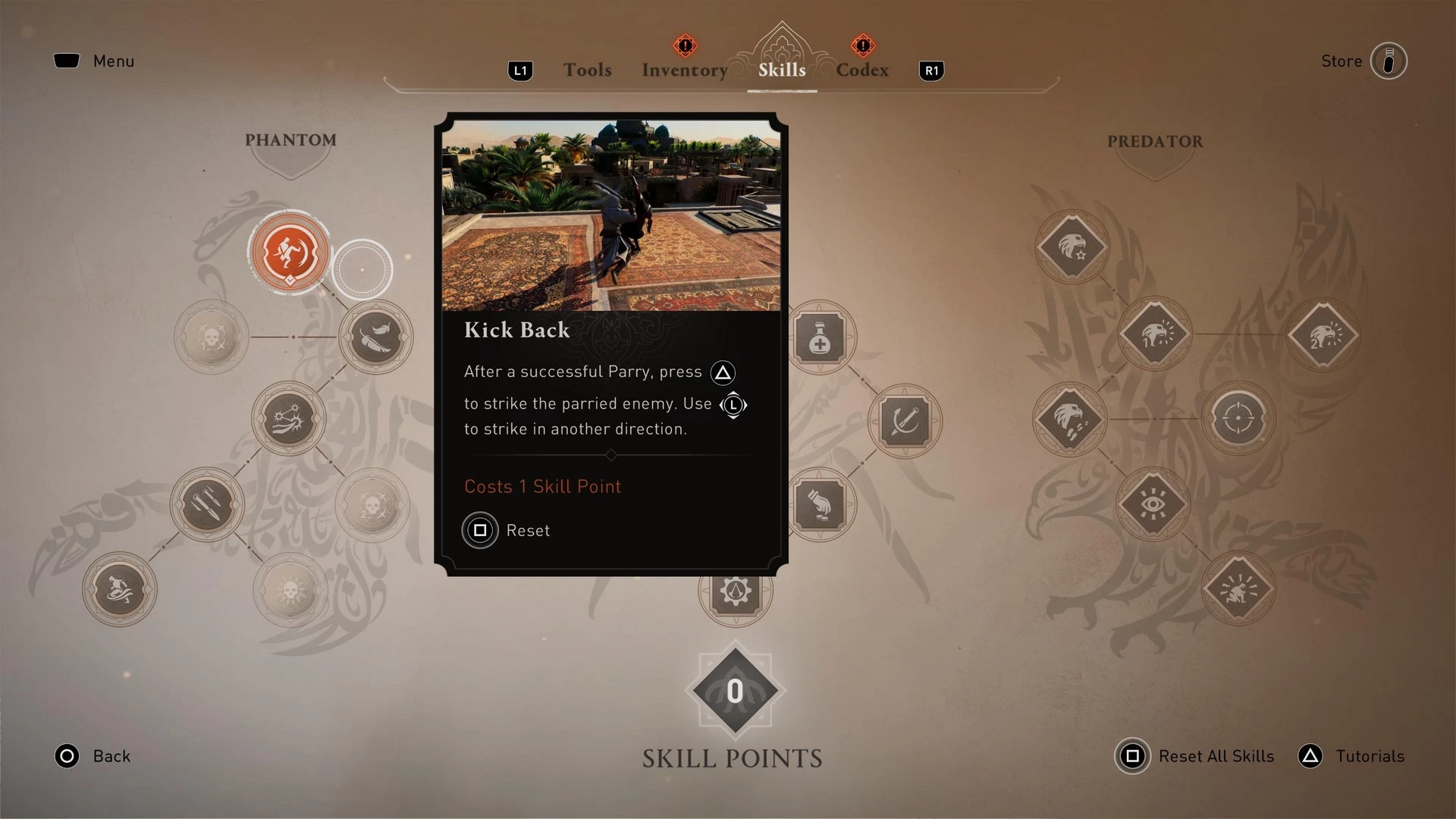Choose the throwing knives skill node

coord(207,504)
